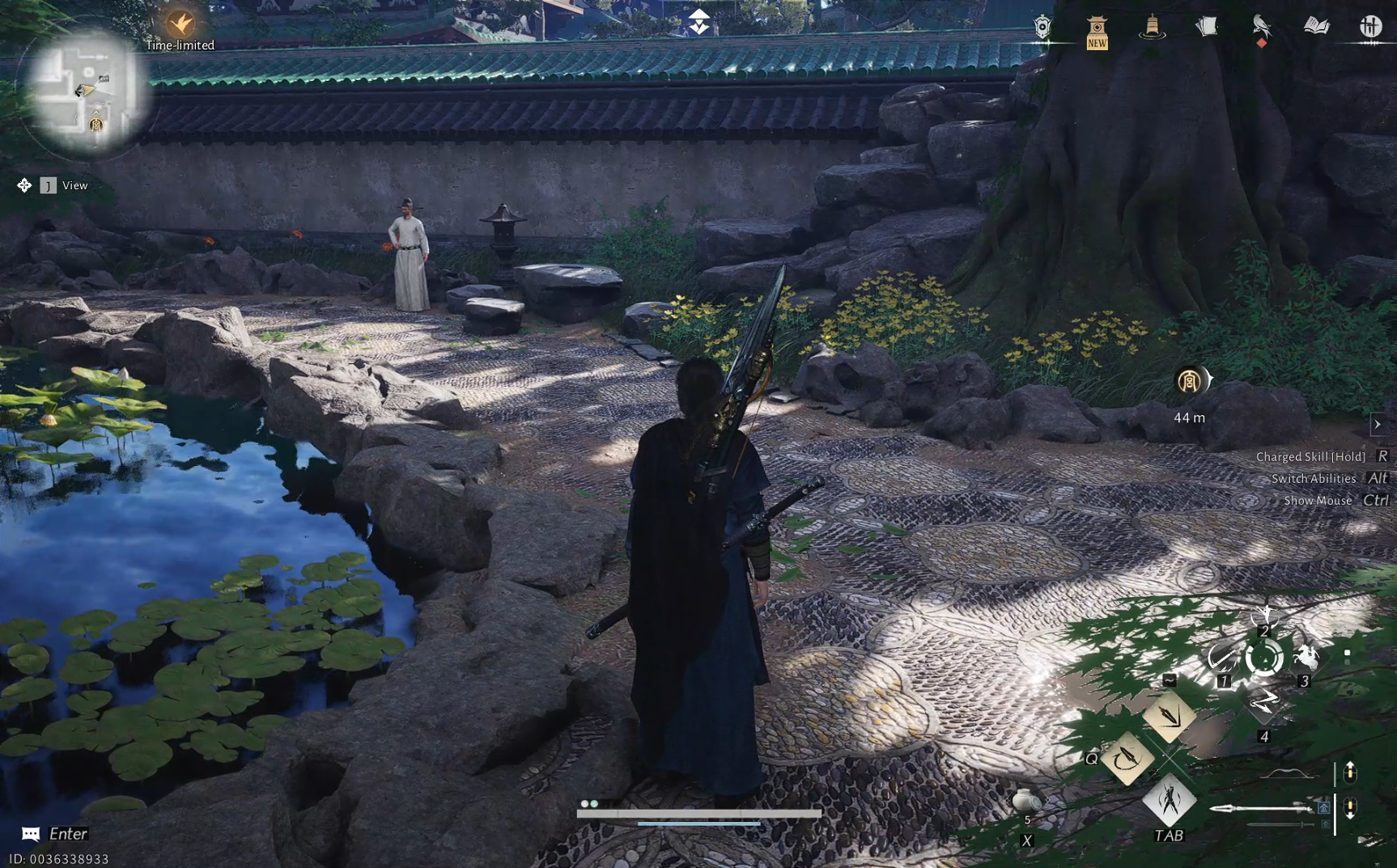Expand the right-edge chevron panel
Viewport: 1397px width, 868px height.
coord(1378,423)
